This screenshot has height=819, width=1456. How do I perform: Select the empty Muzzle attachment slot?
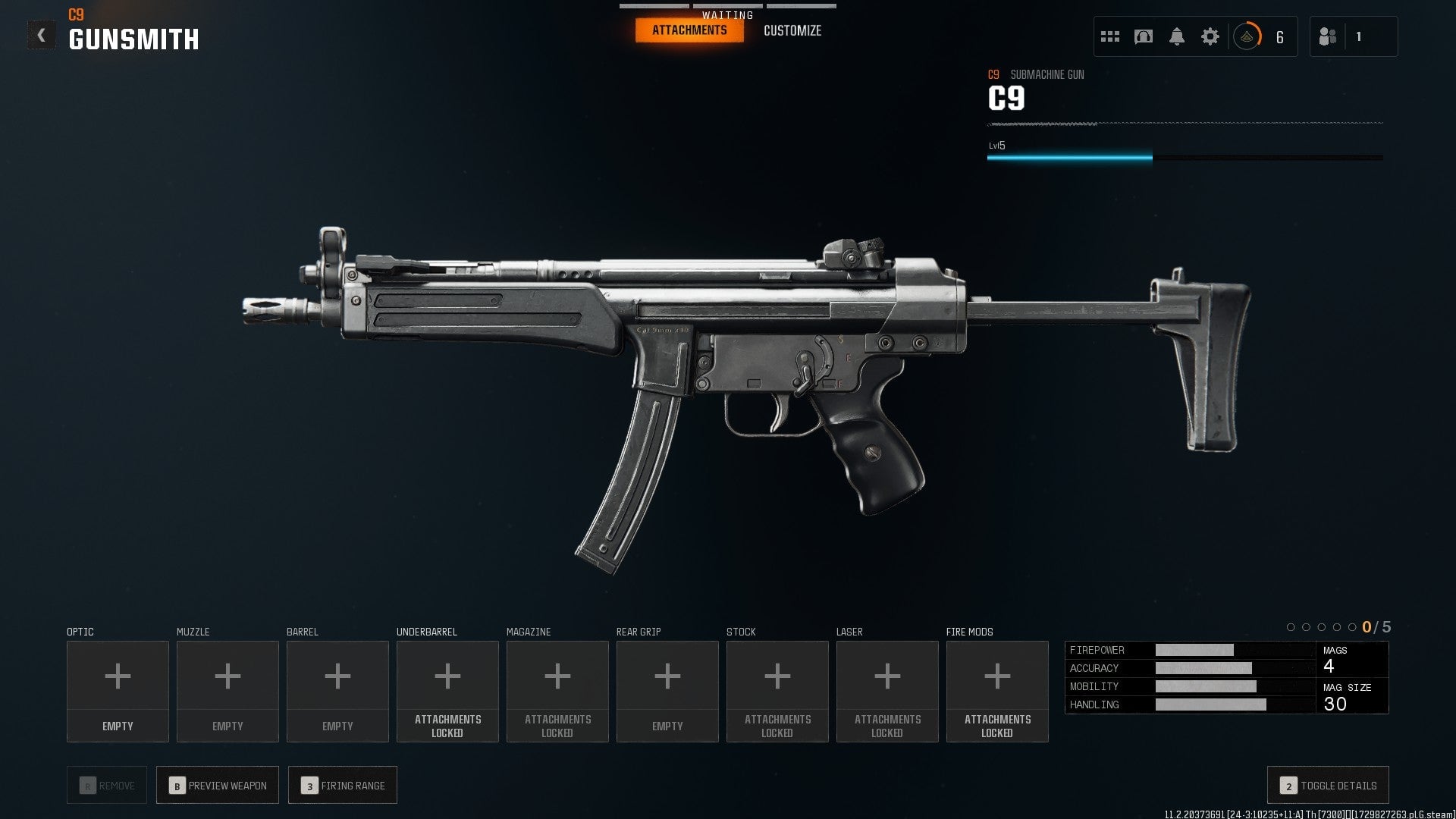(227, 675)
